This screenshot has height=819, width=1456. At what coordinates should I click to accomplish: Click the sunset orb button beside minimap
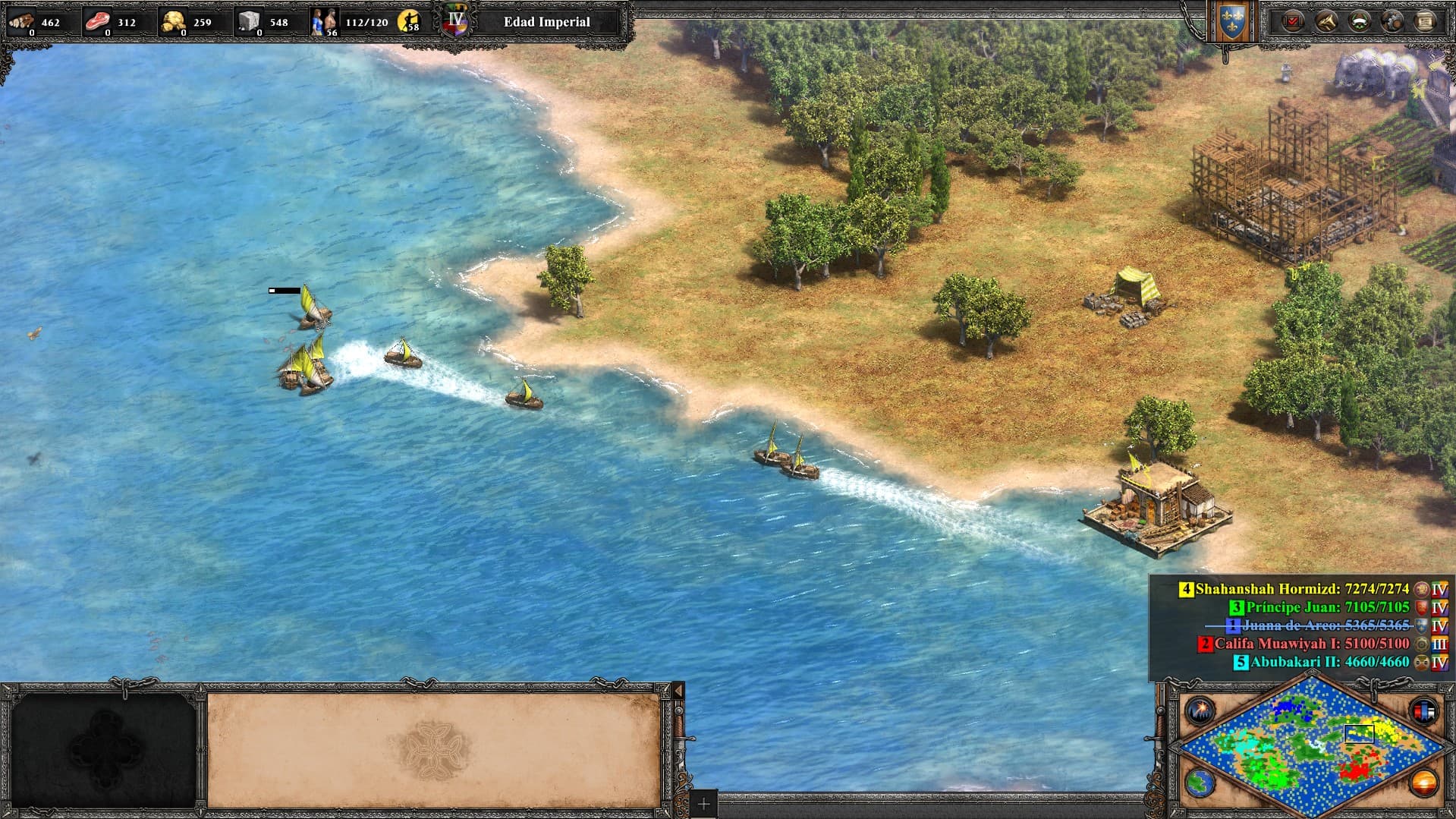pos(1423,783)
